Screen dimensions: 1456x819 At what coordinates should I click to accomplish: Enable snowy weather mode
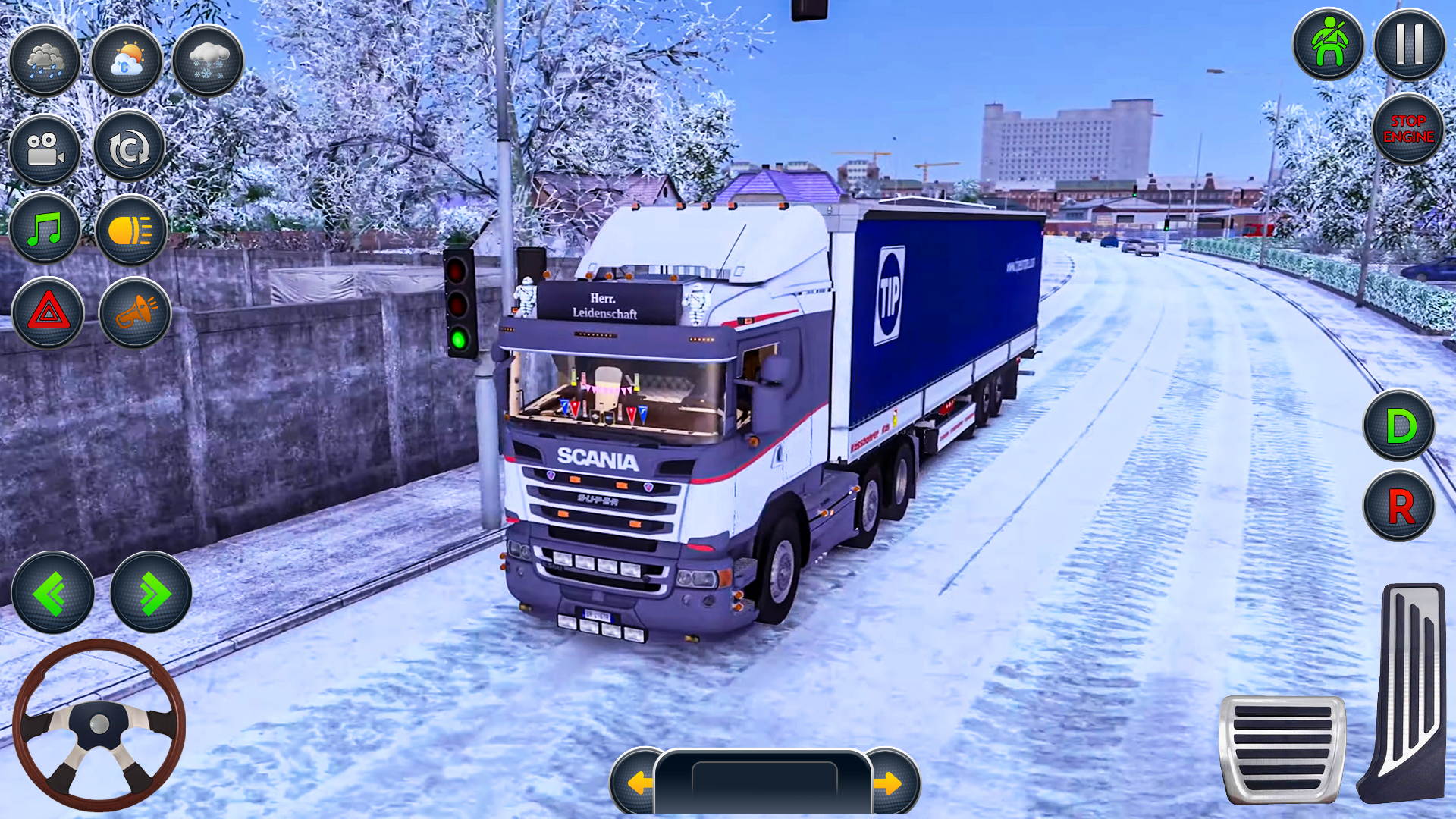click(x=207, y=61)
